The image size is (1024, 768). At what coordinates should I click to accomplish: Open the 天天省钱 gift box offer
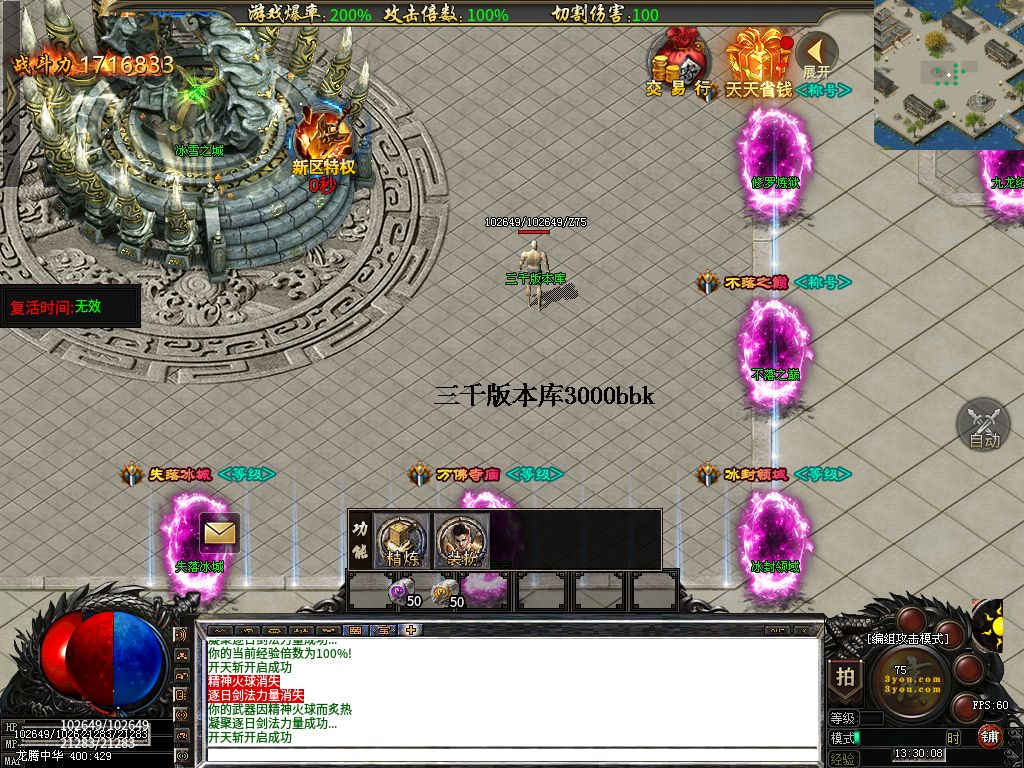(x=758, y=62)
